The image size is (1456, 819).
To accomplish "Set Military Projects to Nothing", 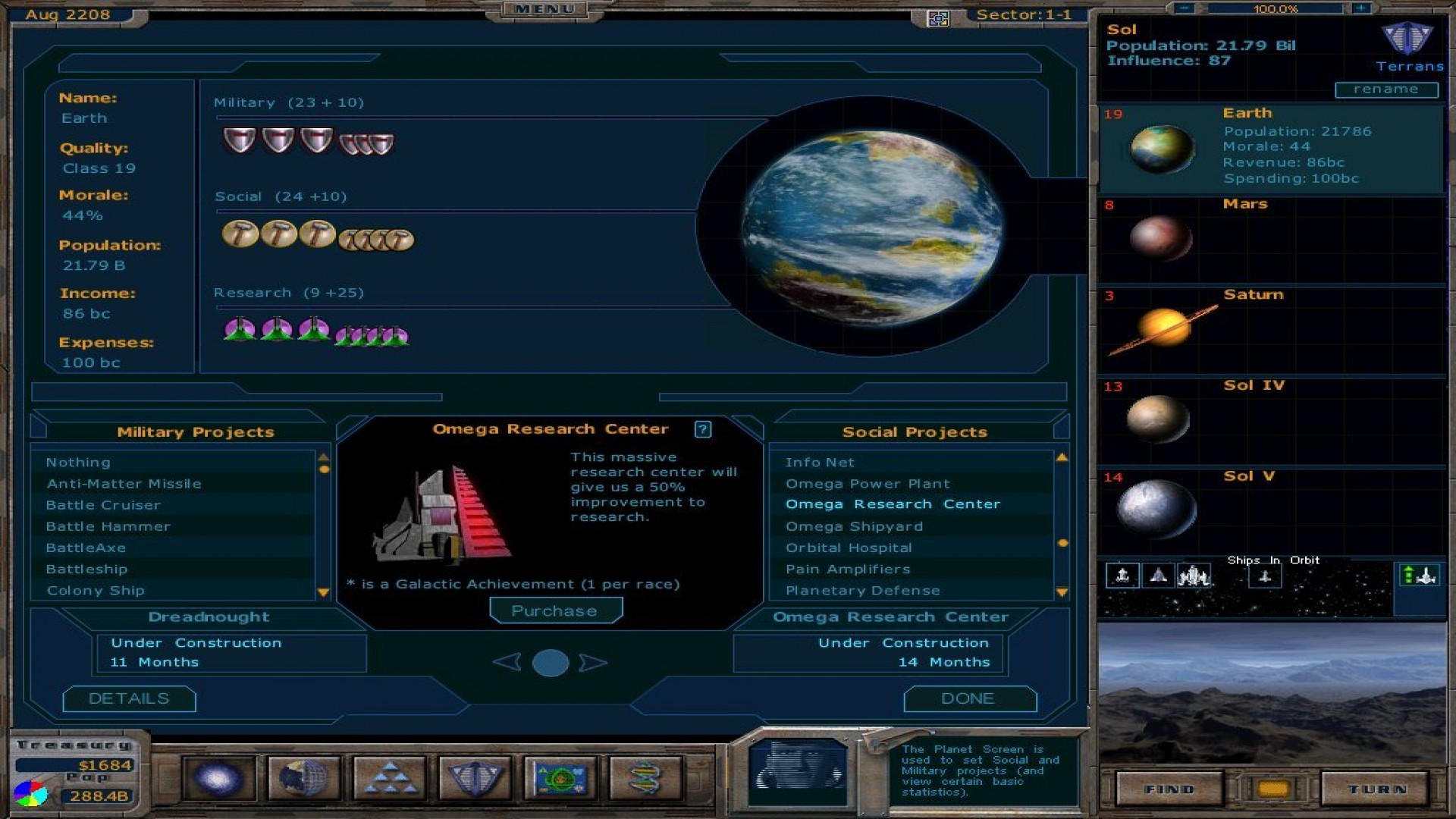I will point(77,462).
